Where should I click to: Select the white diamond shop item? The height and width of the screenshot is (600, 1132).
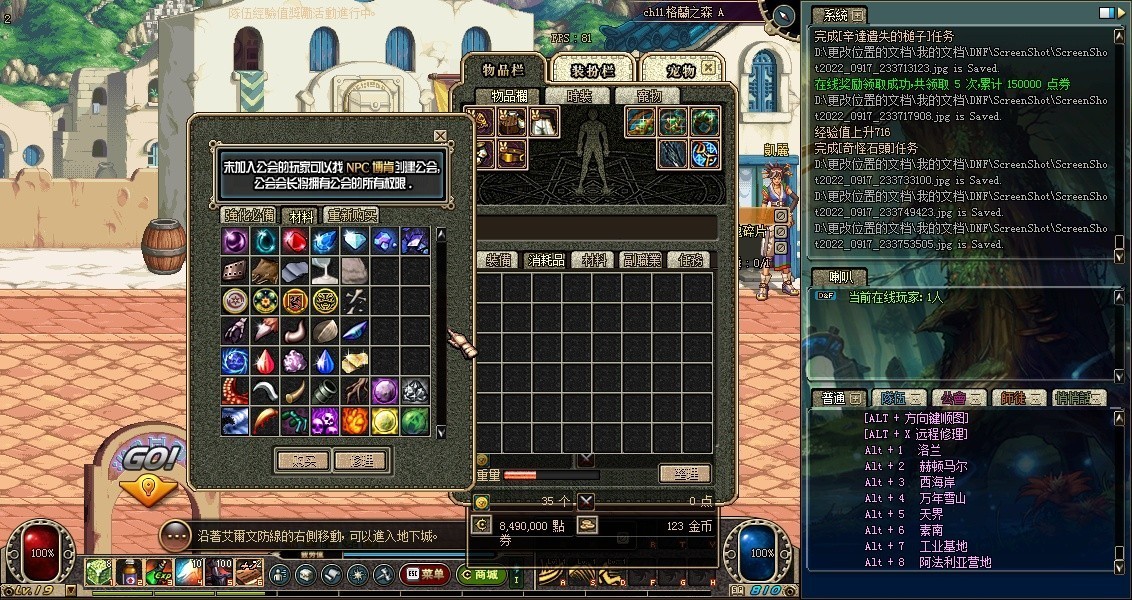tap(355, 241)
